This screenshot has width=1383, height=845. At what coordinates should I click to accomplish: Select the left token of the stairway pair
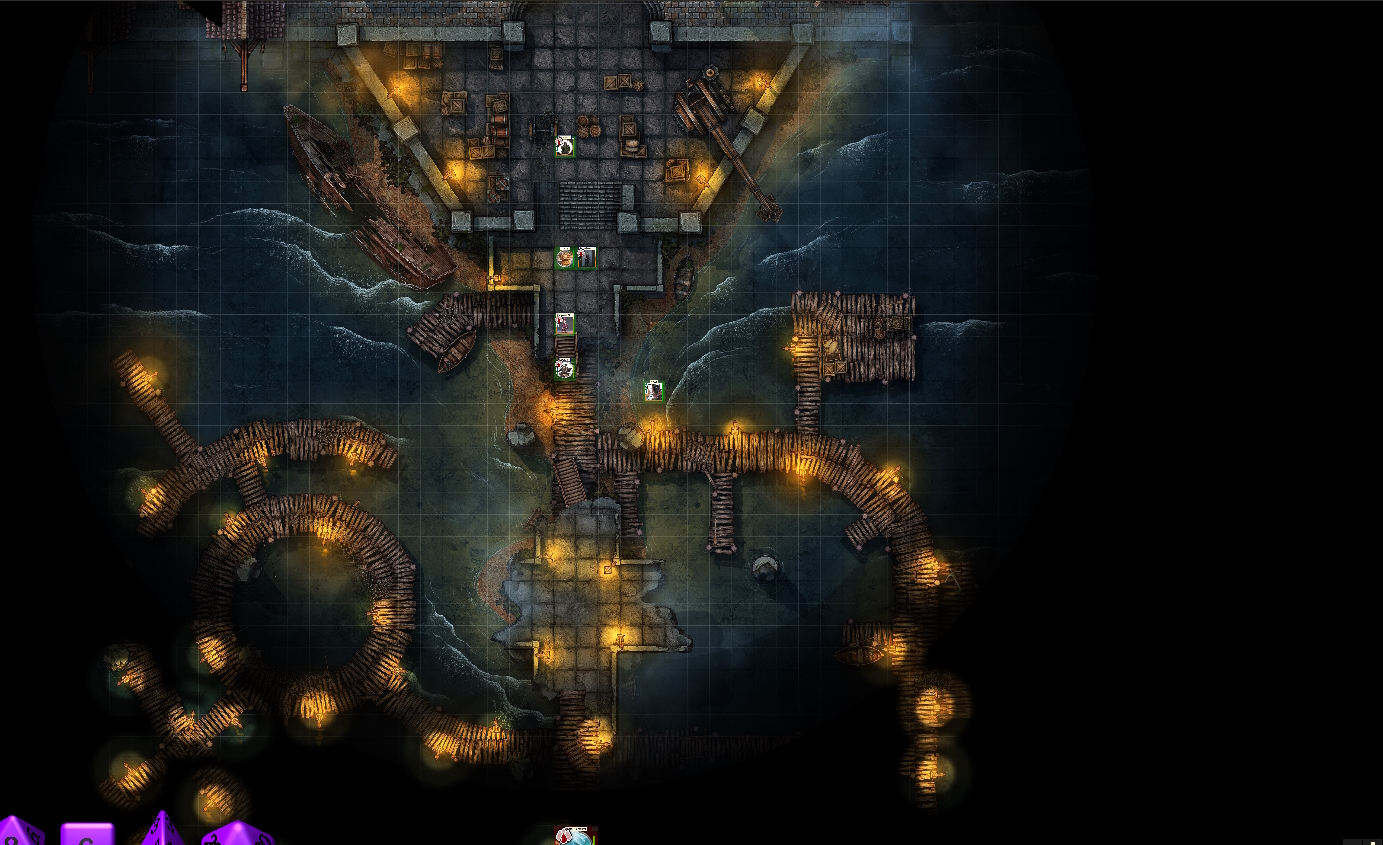pyautogui.click(x=565, y=258)
